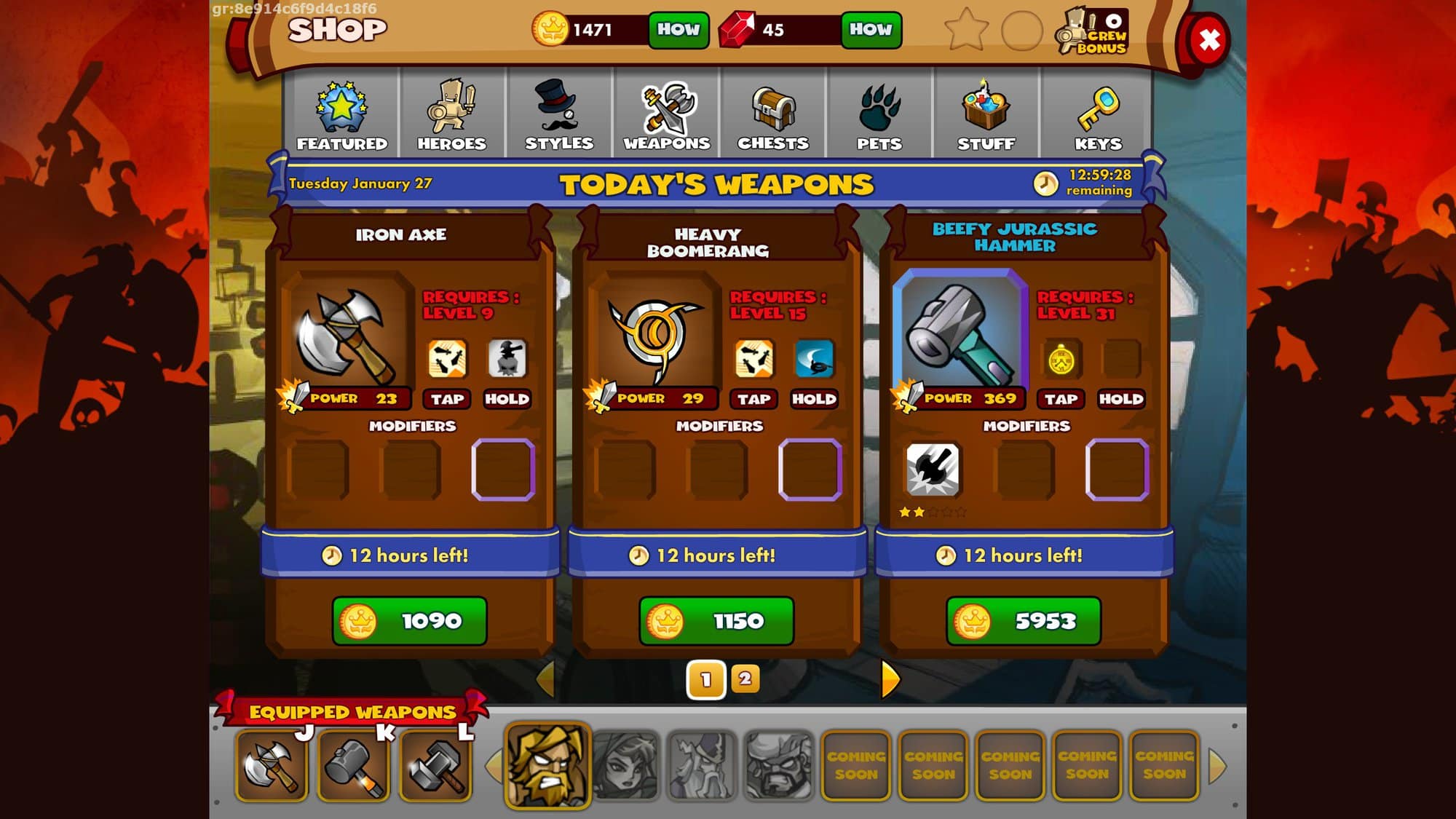Purchase Heavy Boomerang for 1150 coins
1456x819 pixels.
(716, 621)
